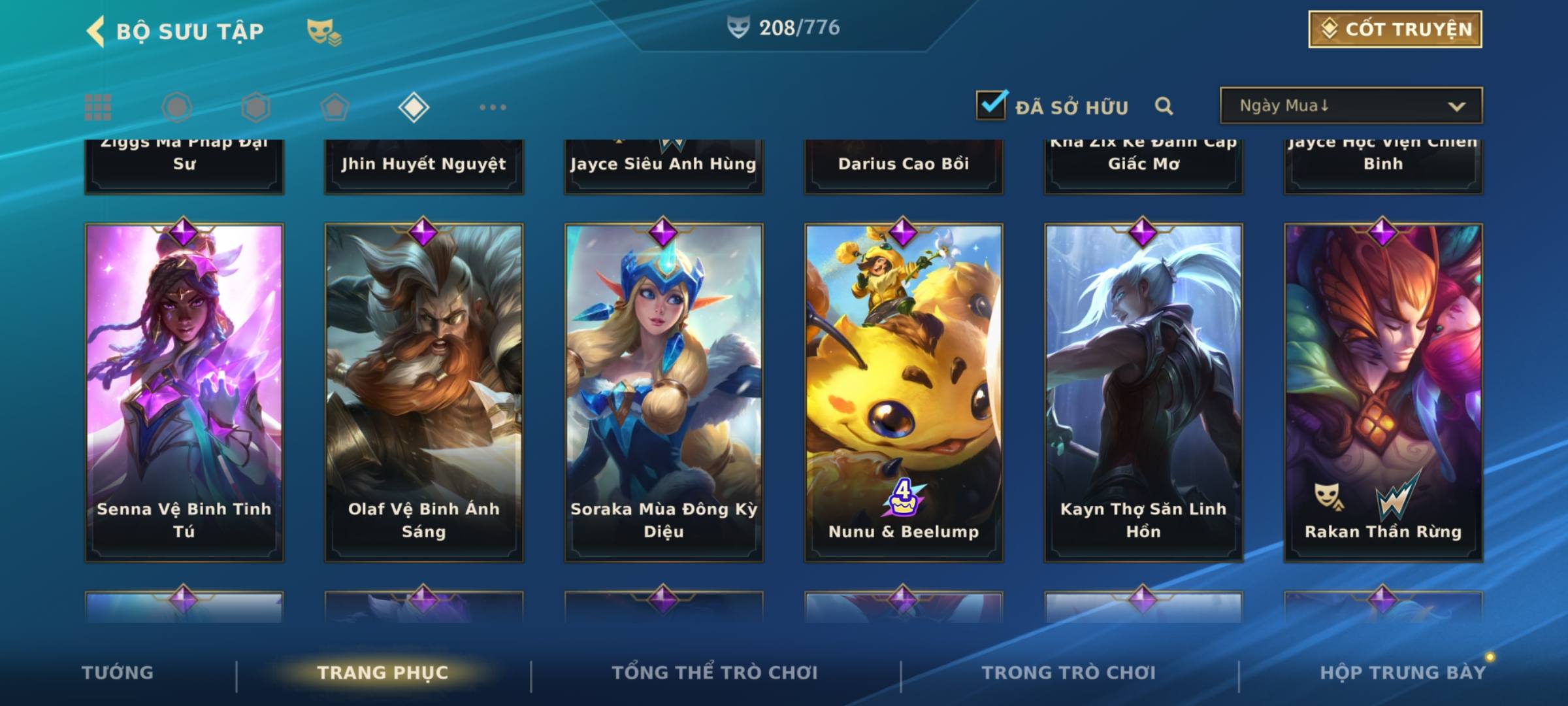1568x706 pixels.
Task: Select Soraka Mùa Đông Kỳ Diệu skin
Action: pyautogui.click(x=664, y=392)
